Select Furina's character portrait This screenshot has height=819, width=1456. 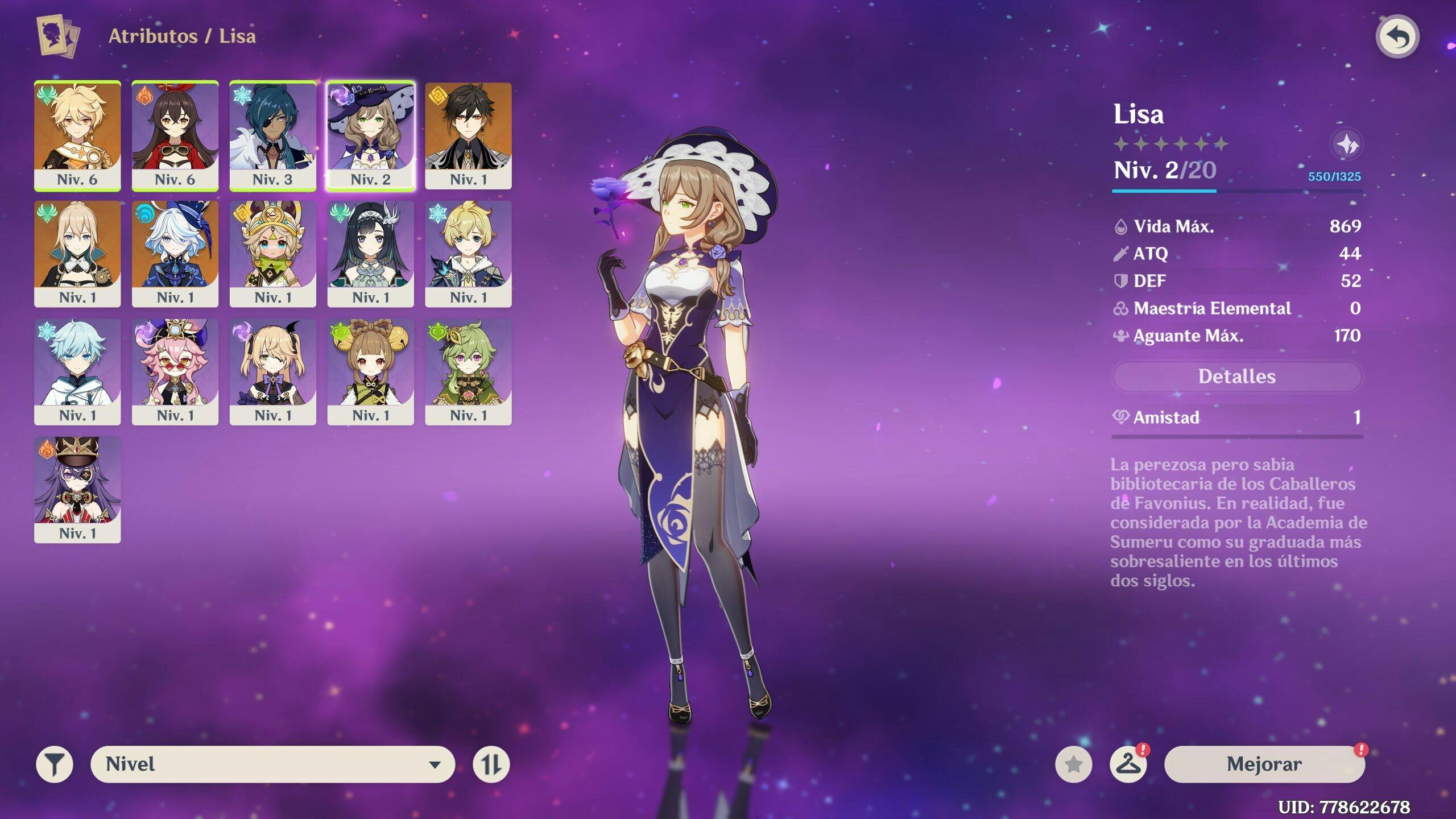click(175, 254)
